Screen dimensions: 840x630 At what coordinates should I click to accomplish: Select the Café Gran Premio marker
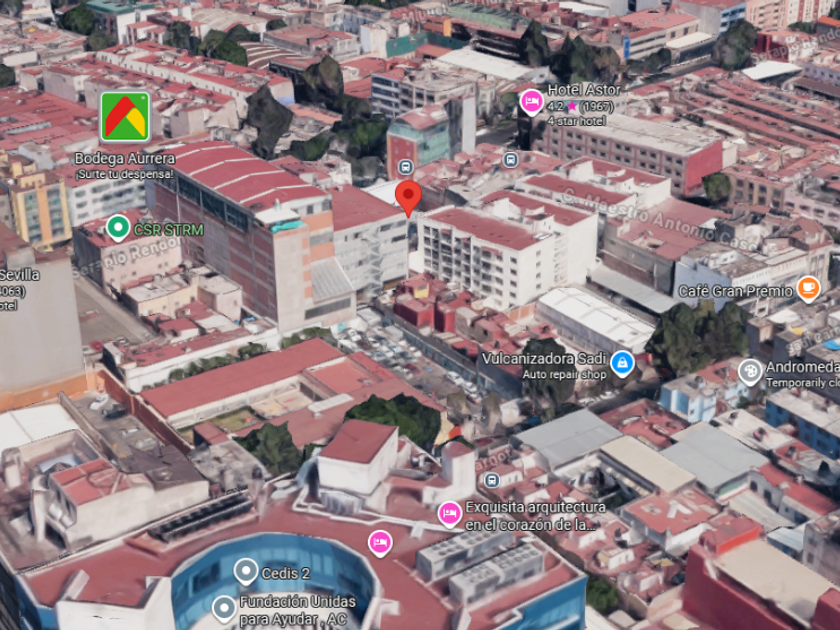(808, 290)
